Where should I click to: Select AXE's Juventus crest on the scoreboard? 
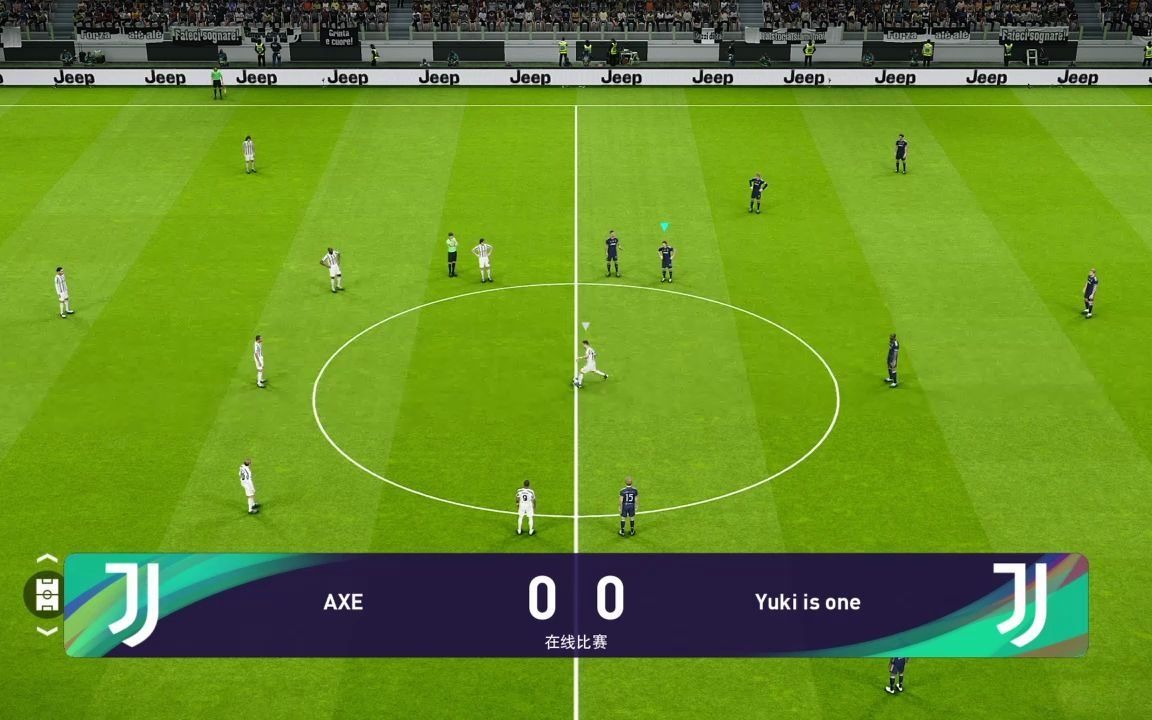tap(133, 603)
